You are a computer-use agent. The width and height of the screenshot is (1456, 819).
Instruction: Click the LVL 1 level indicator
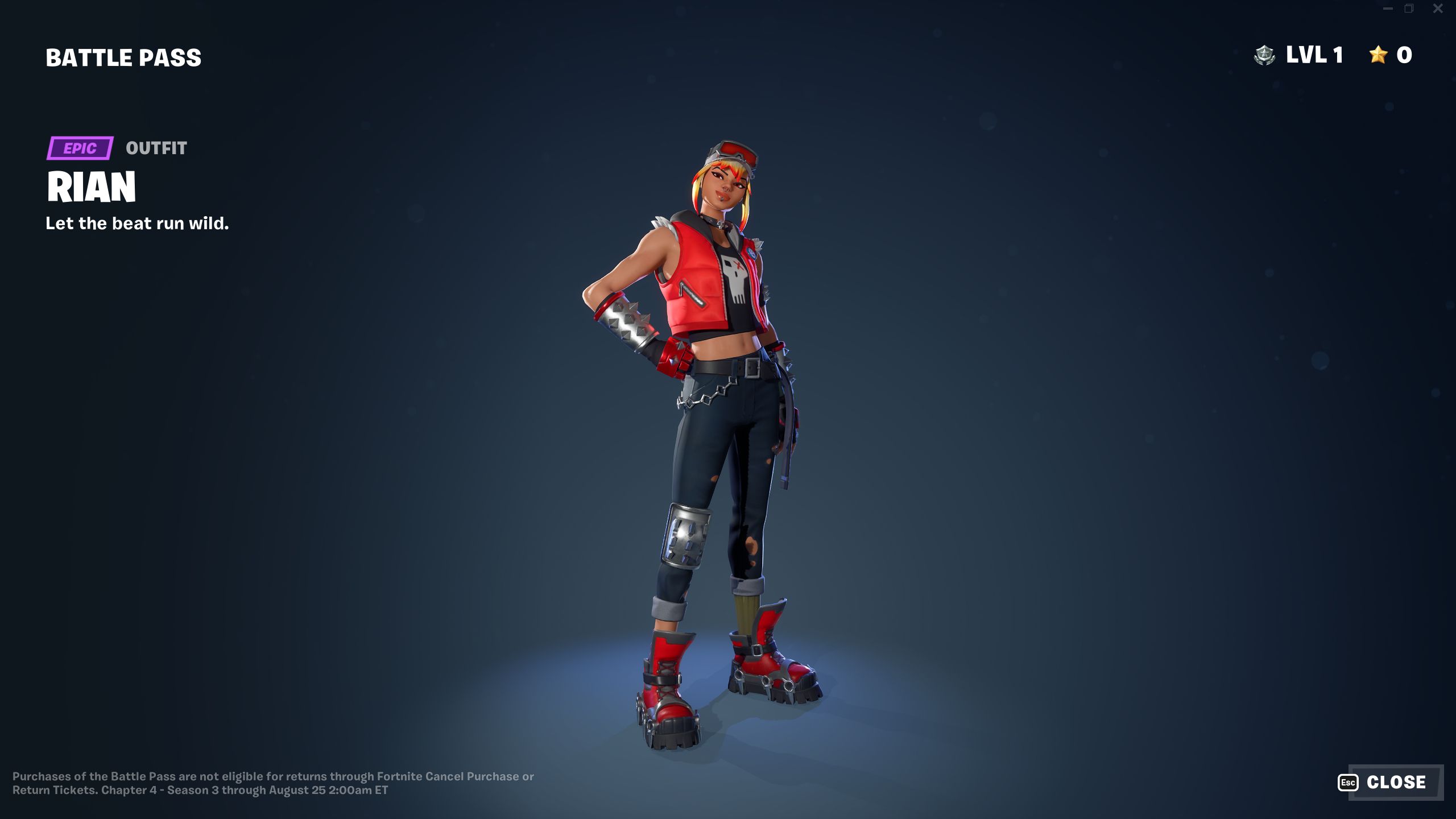pos(1314,55)
